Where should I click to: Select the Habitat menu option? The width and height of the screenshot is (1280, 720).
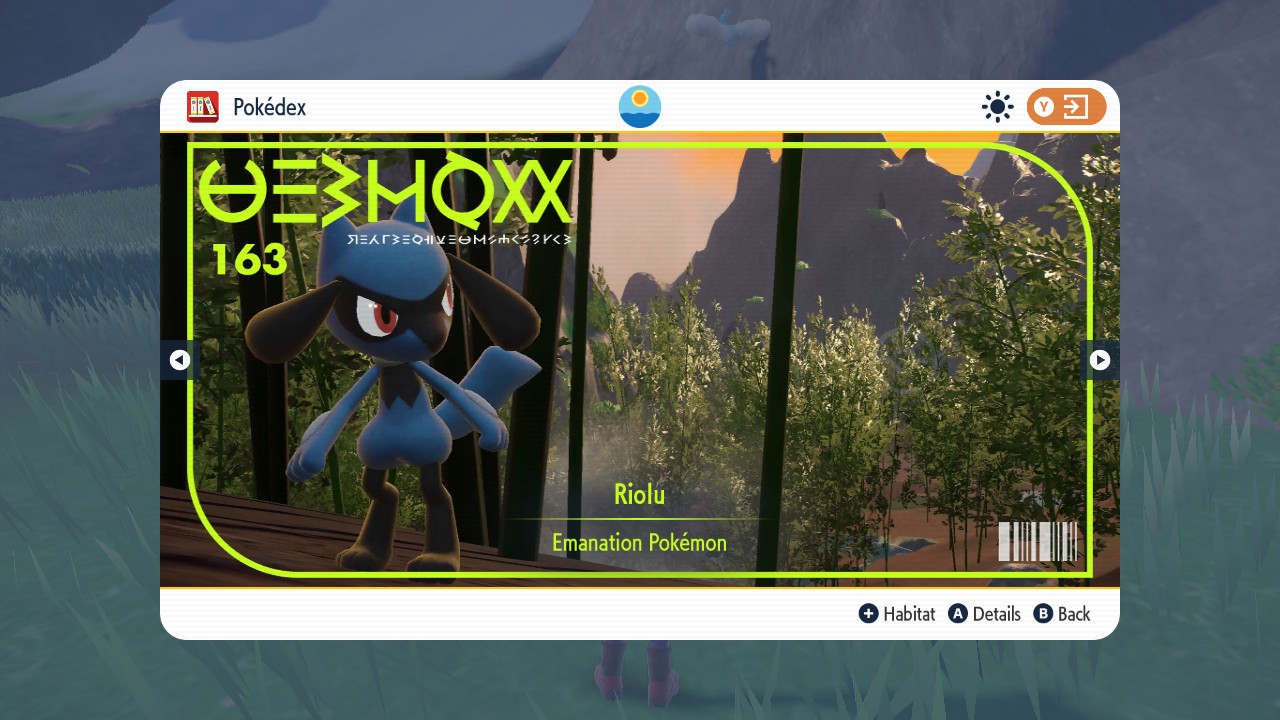click(x=907, y=614)
